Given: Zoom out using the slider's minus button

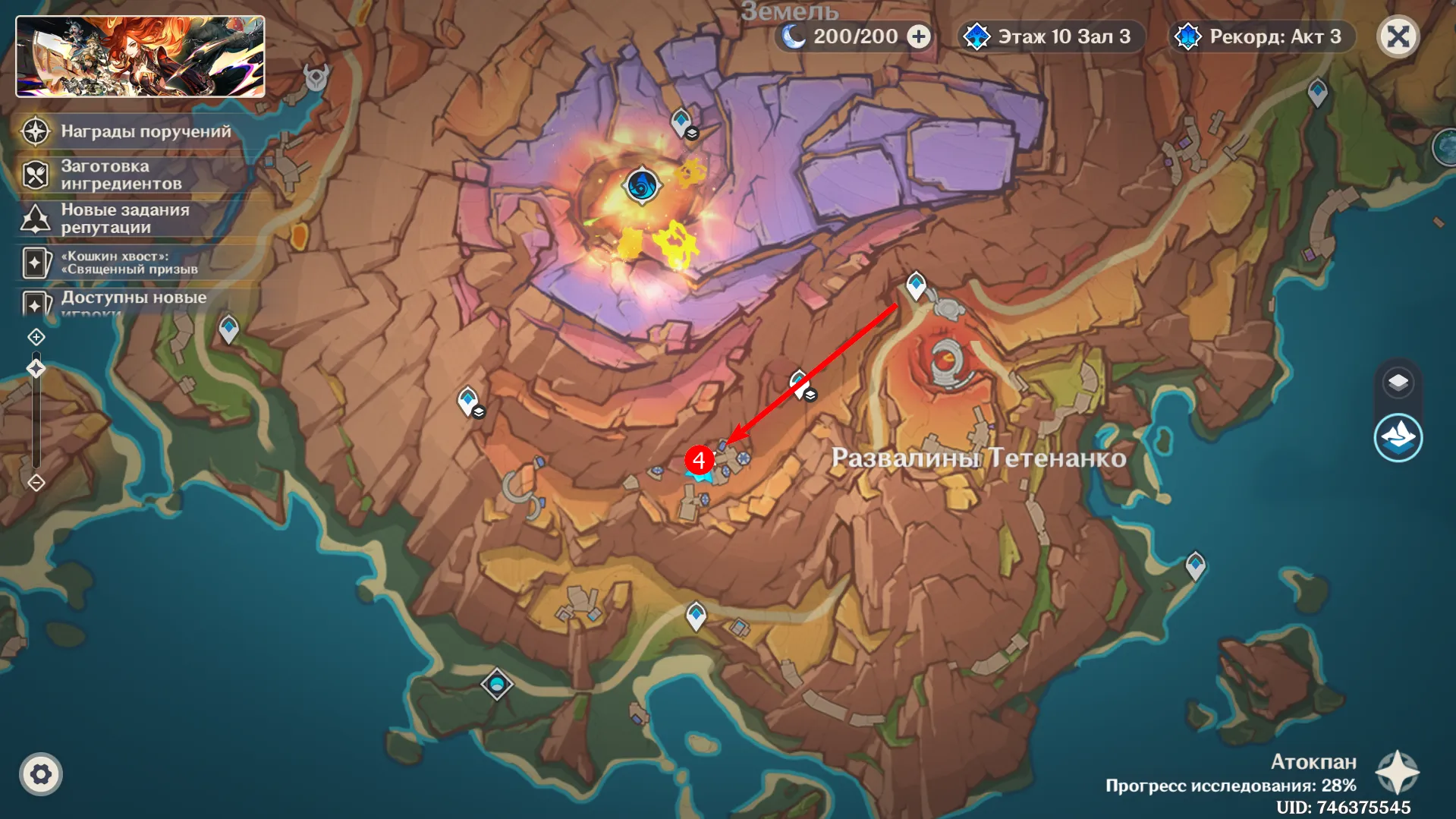Looking at the screenshot, I should click(36, 483).
